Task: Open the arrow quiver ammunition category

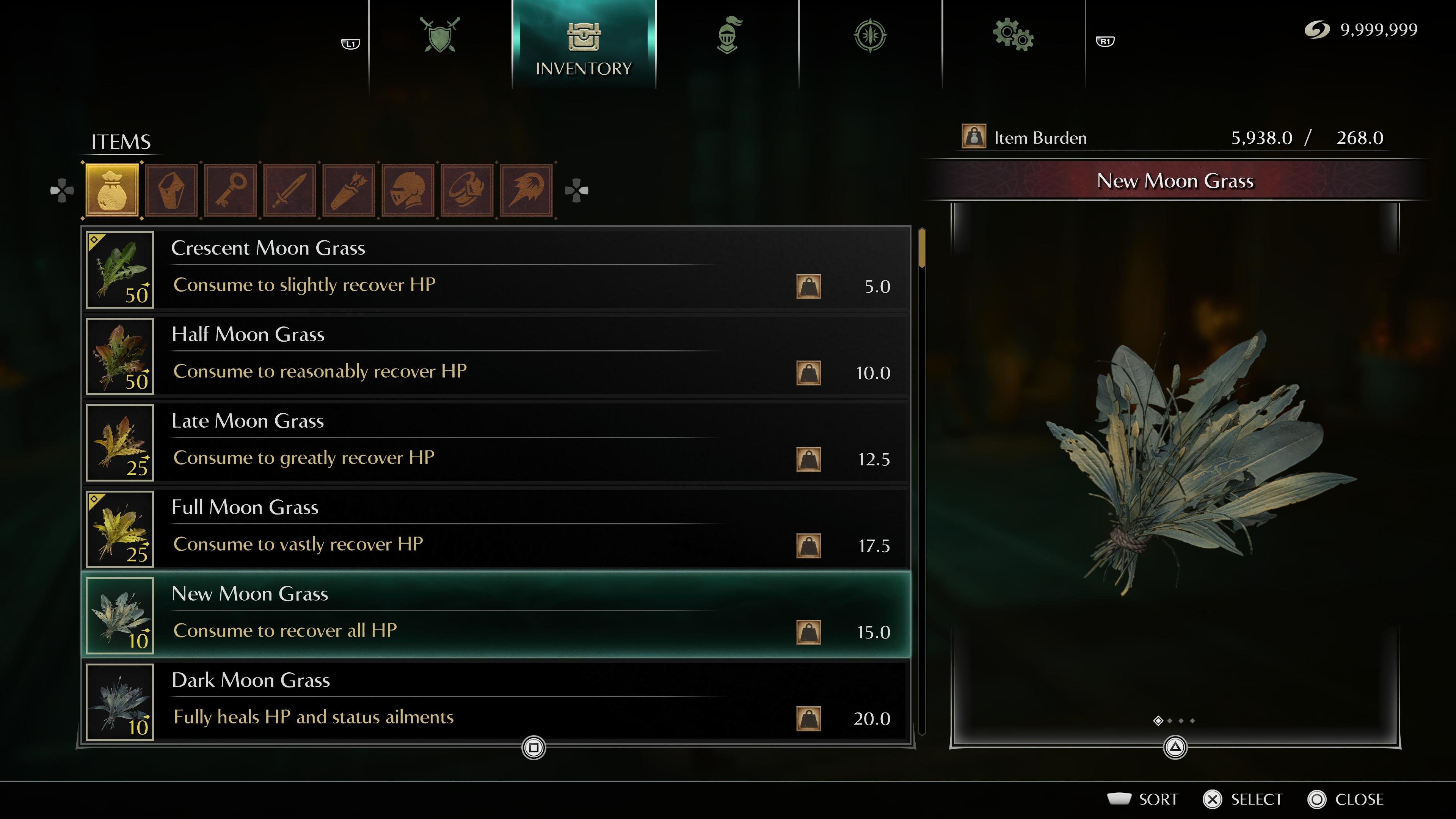Action: point(349,190)
